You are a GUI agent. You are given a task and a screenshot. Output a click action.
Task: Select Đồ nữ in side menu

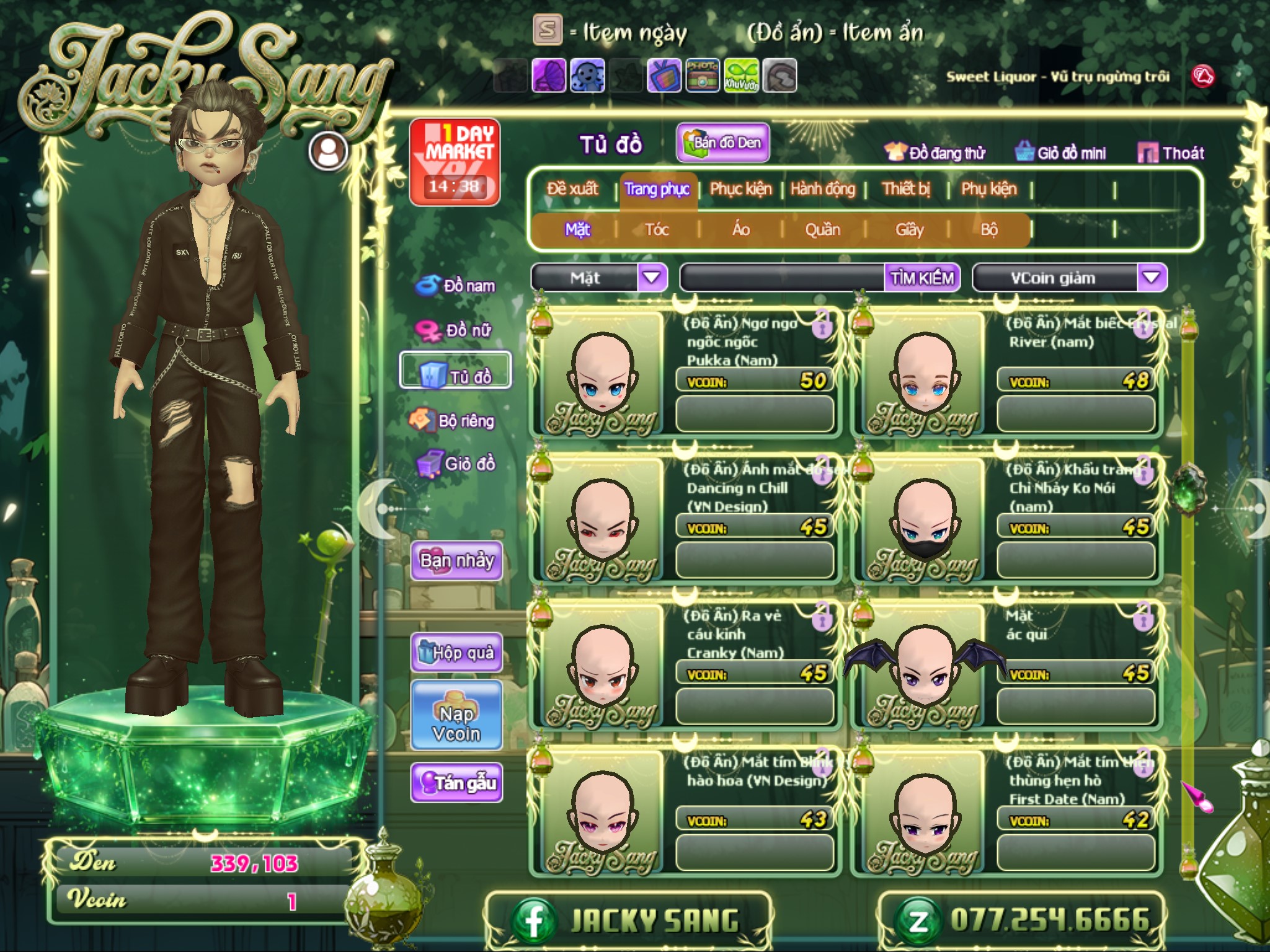[x=456, y=330]
